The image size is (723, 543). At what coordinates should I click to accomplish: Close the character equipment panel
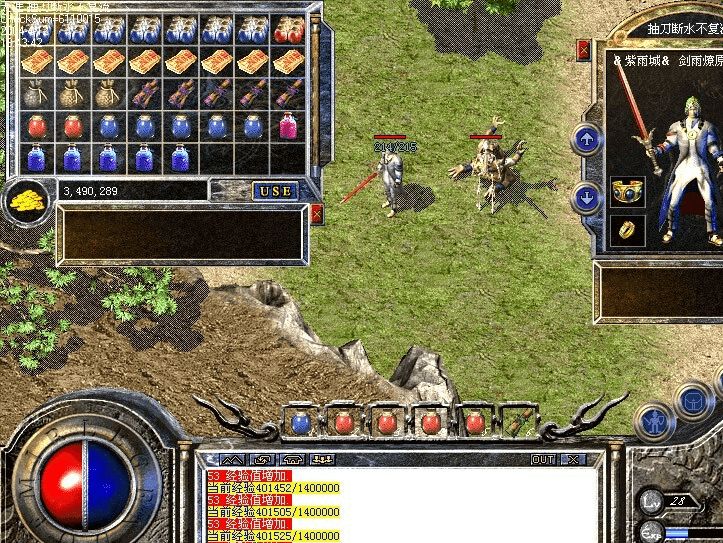click(x=584, y=48)
